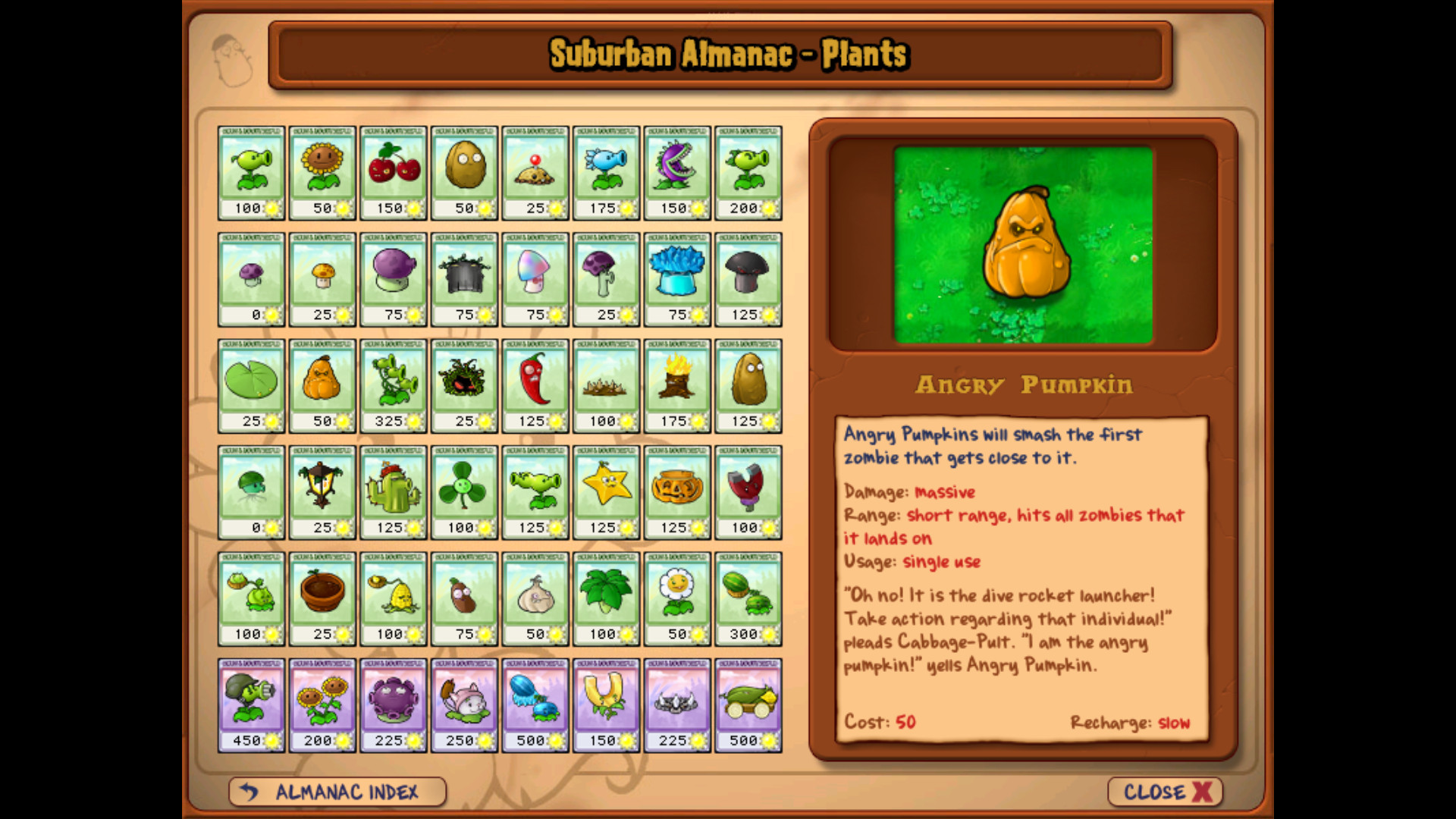Select the Magnet-shroom entry
This screenshot has height=819, width=1456.
click(748, 492)
